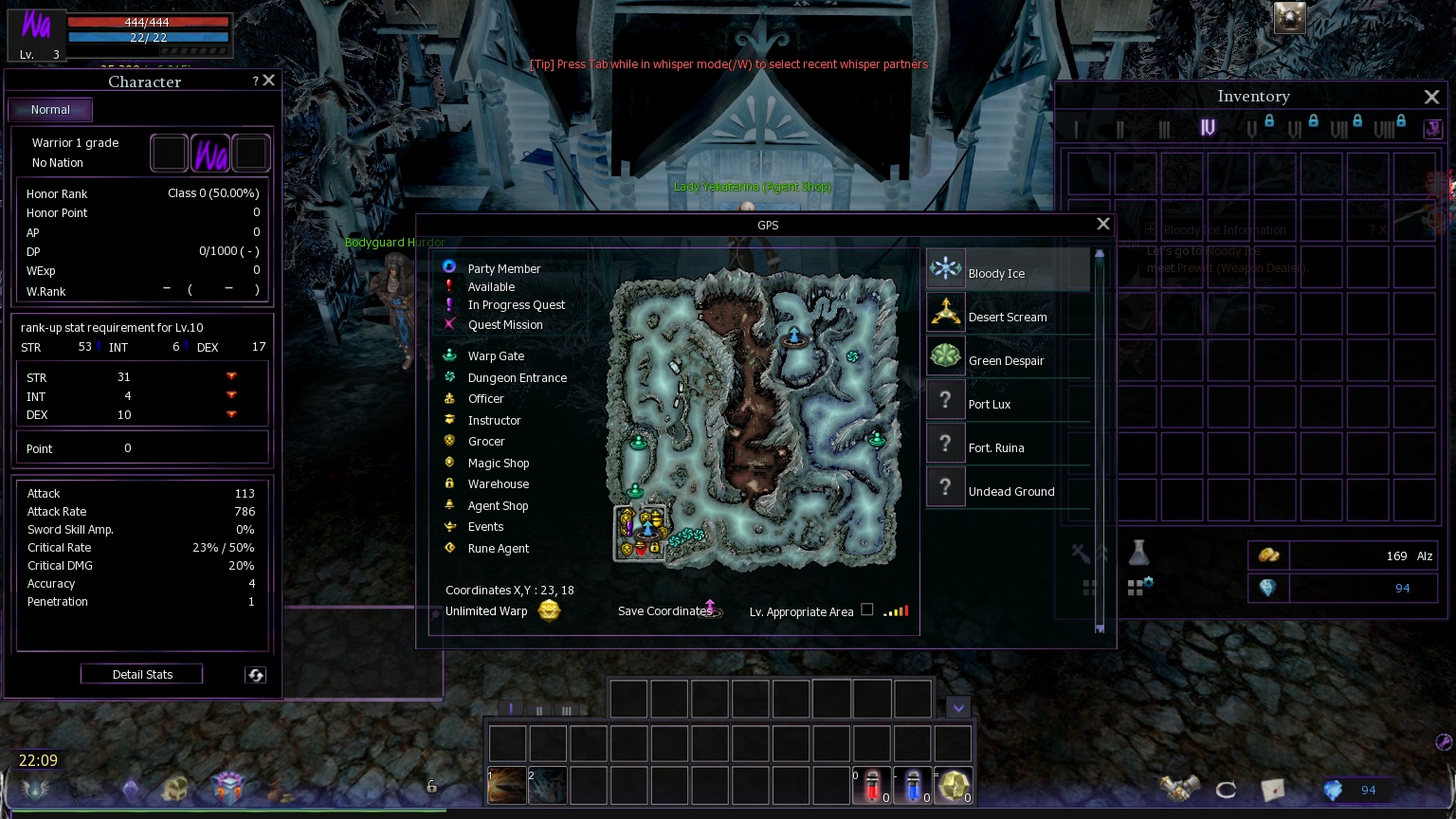Select Green Despair map entry
Screen dimensions: 1456x819
[x=1007, y=358]
